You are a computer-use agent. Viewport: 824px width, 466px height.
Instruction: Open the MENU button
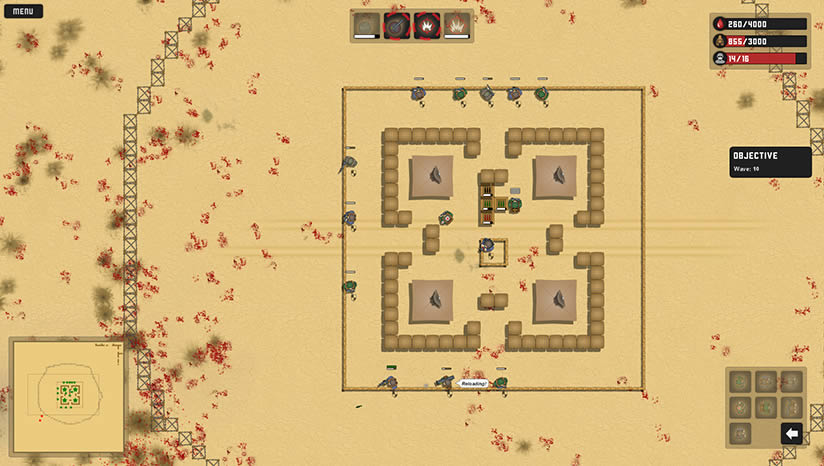pyautogui.click(x=22, y=12)
